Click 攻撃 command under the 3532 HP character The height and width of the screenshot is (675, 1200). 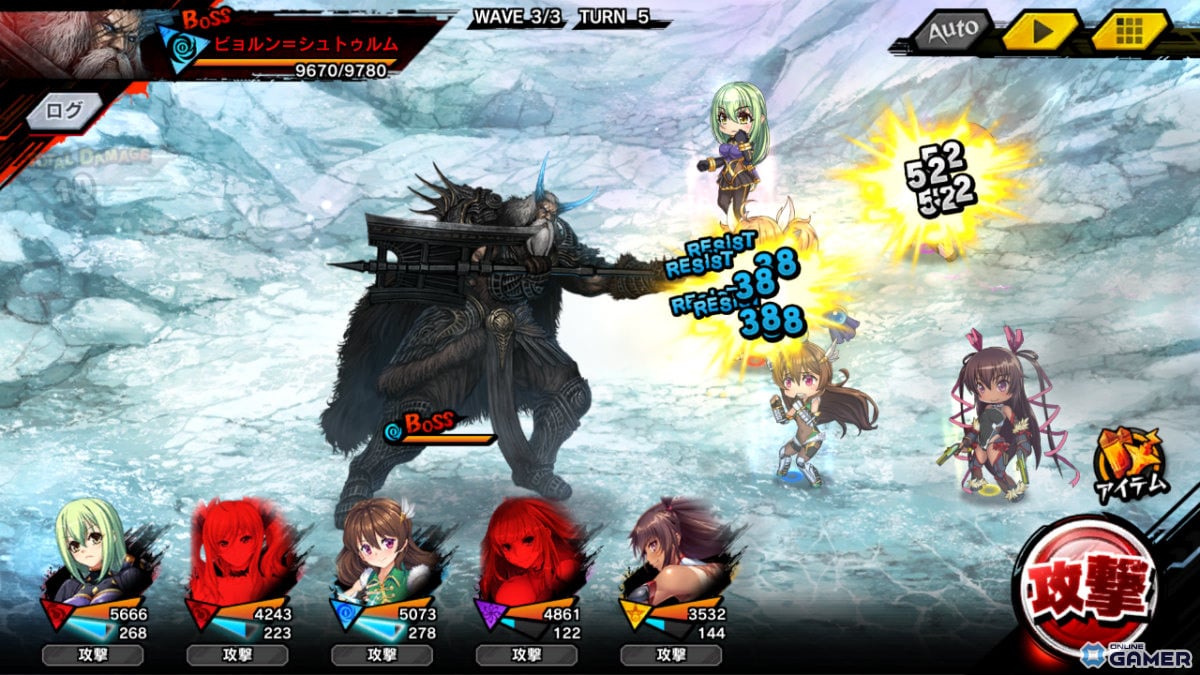tap(670, 655)
